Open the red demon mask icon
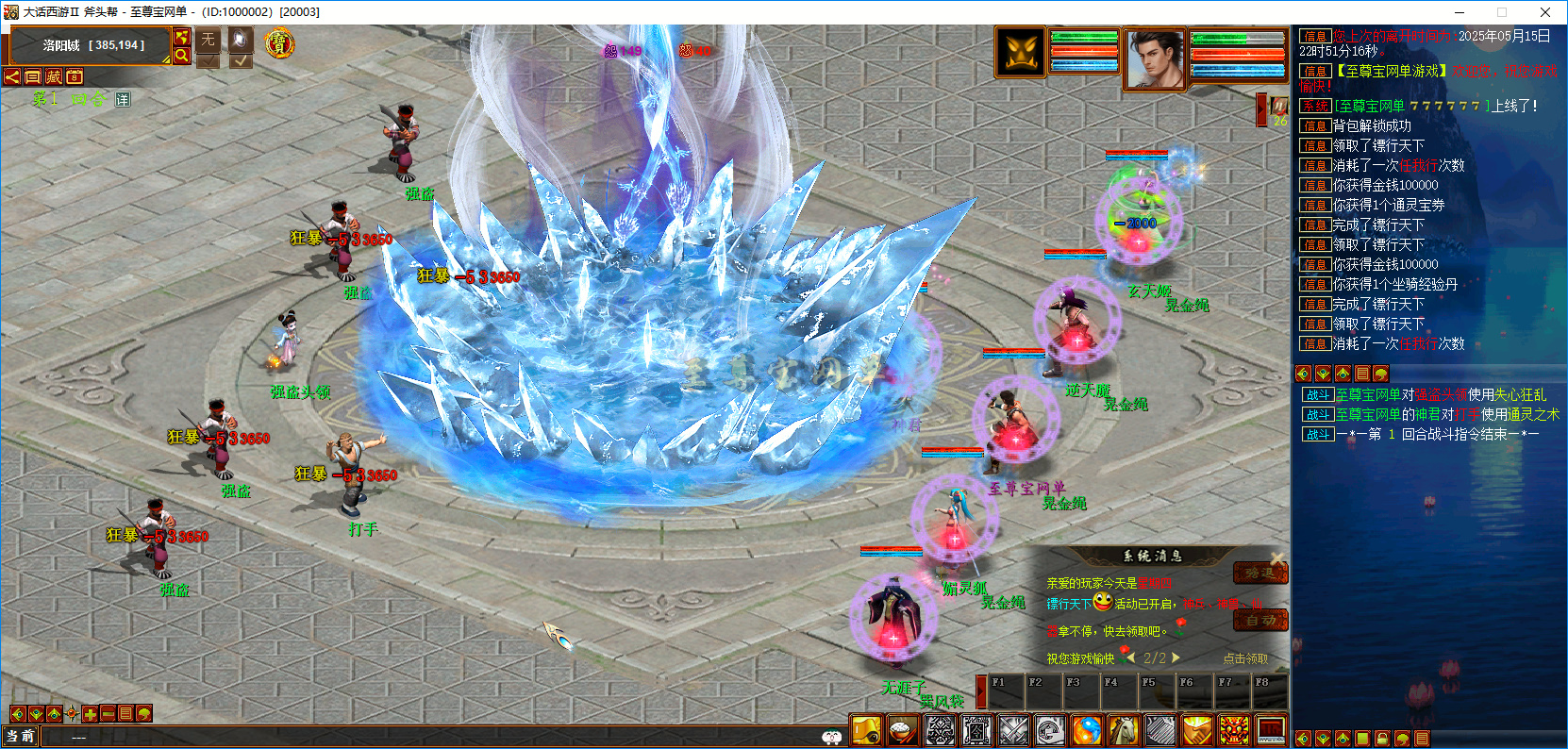 coord(1233,730)
